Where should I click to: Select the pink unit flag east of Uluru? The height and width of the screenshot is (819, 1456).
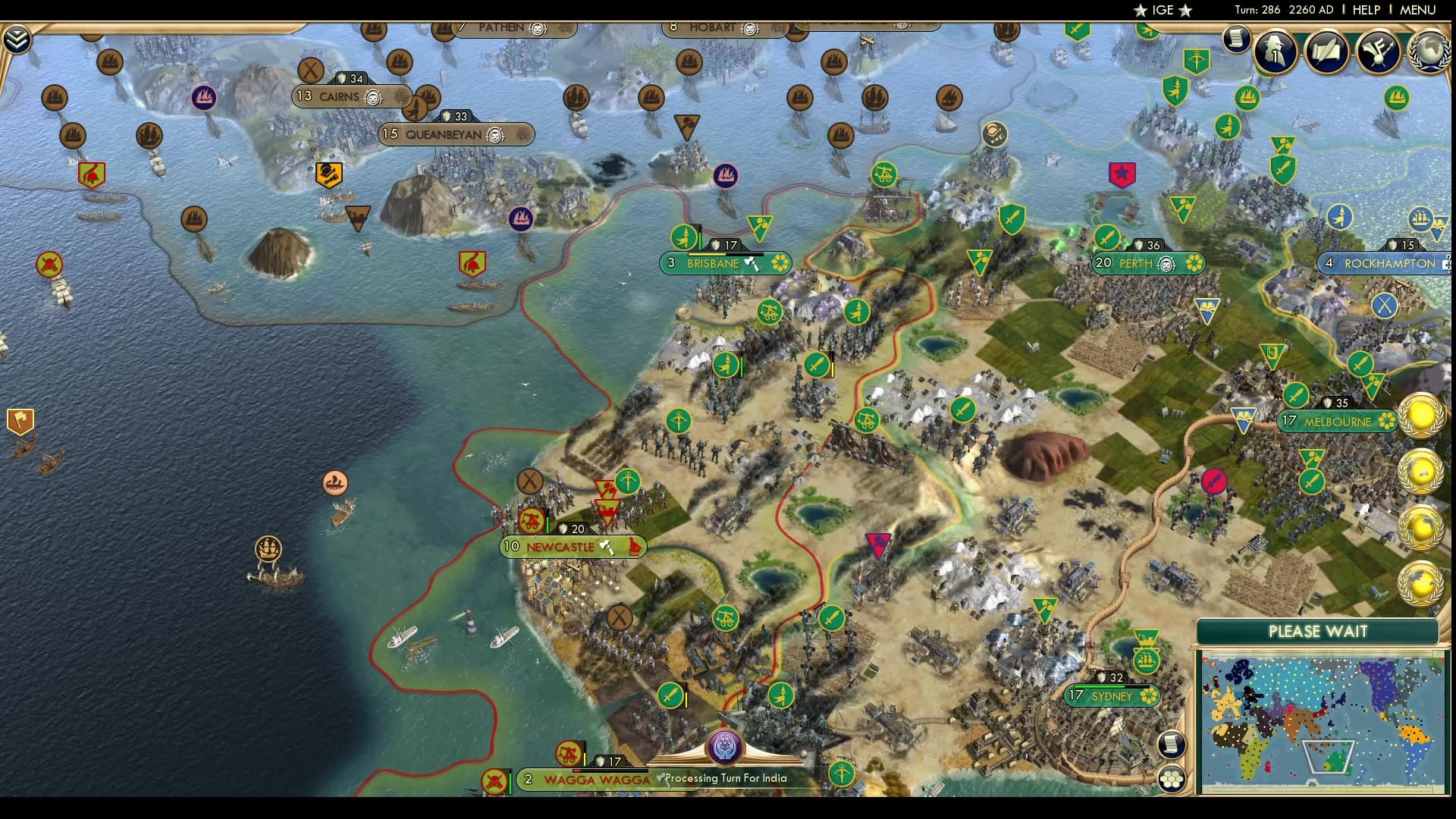click(1216, 480)
